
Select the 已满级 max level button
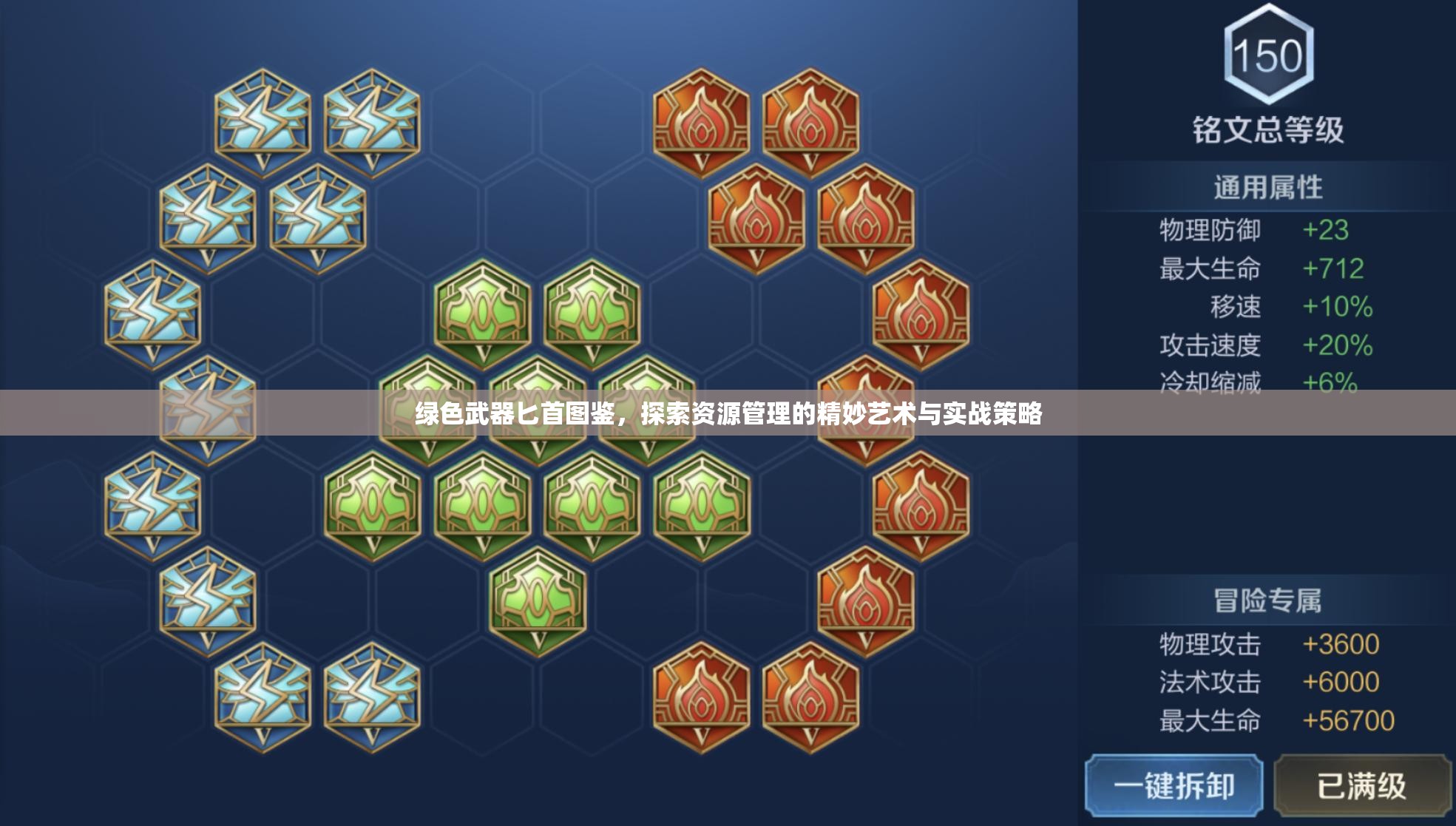click(1361, 785)
